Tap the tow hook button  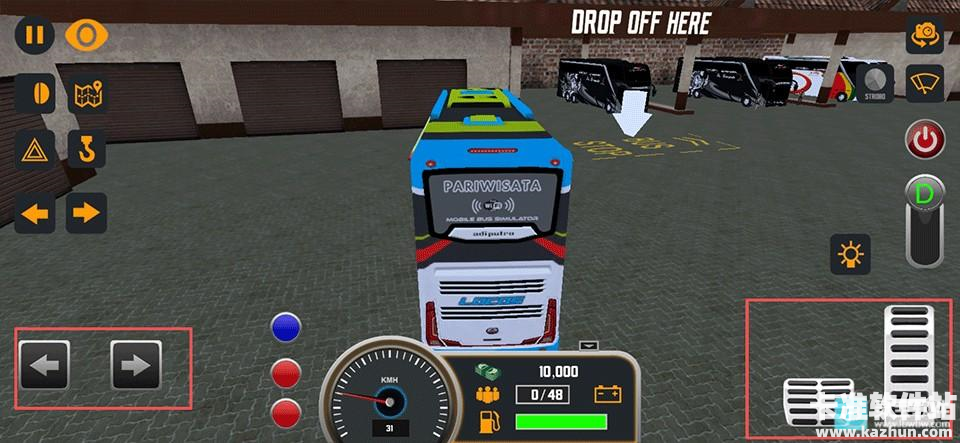click(86, 152)
